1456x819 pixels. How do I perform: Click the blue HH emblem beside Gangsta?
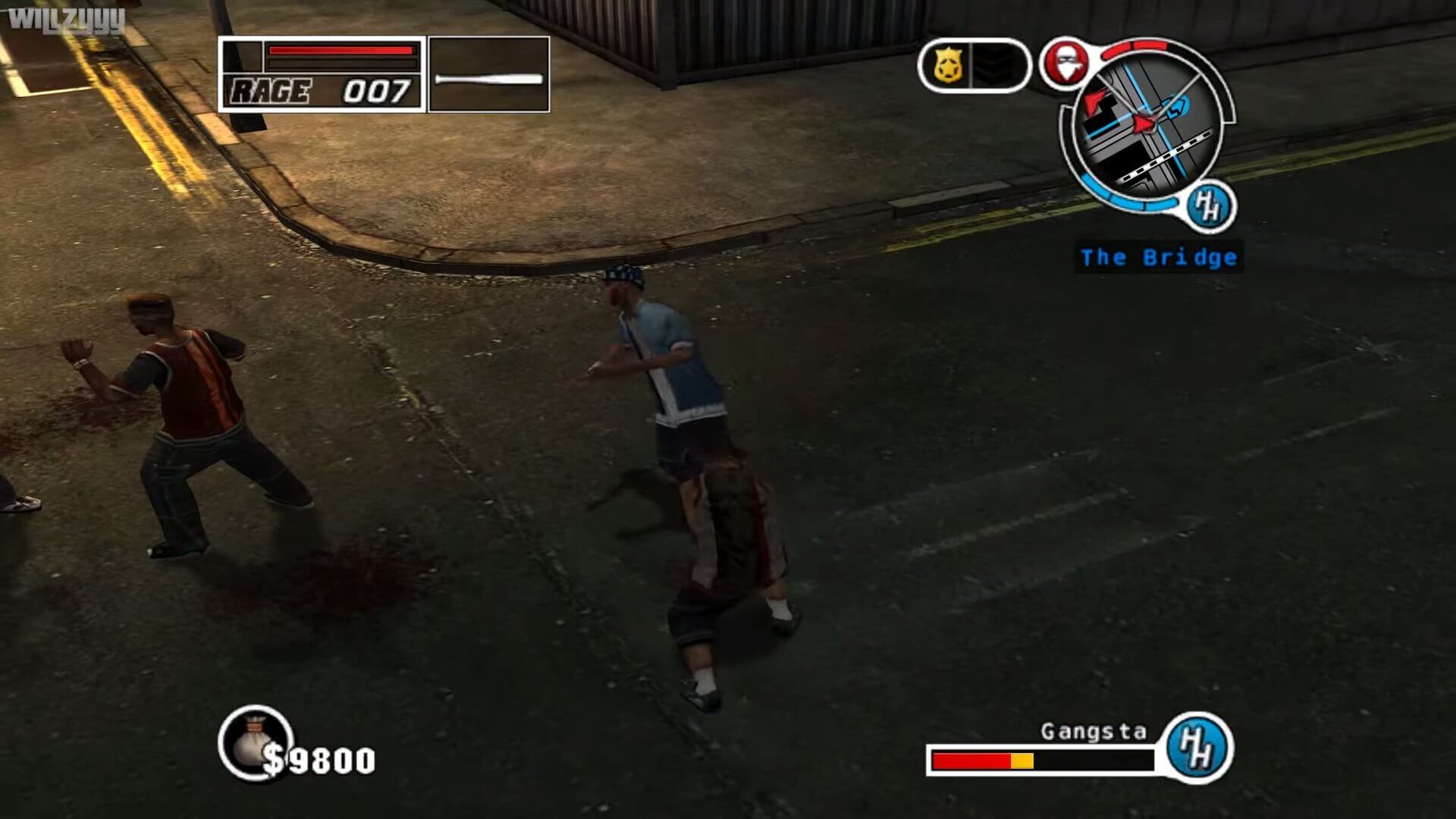1199,747
